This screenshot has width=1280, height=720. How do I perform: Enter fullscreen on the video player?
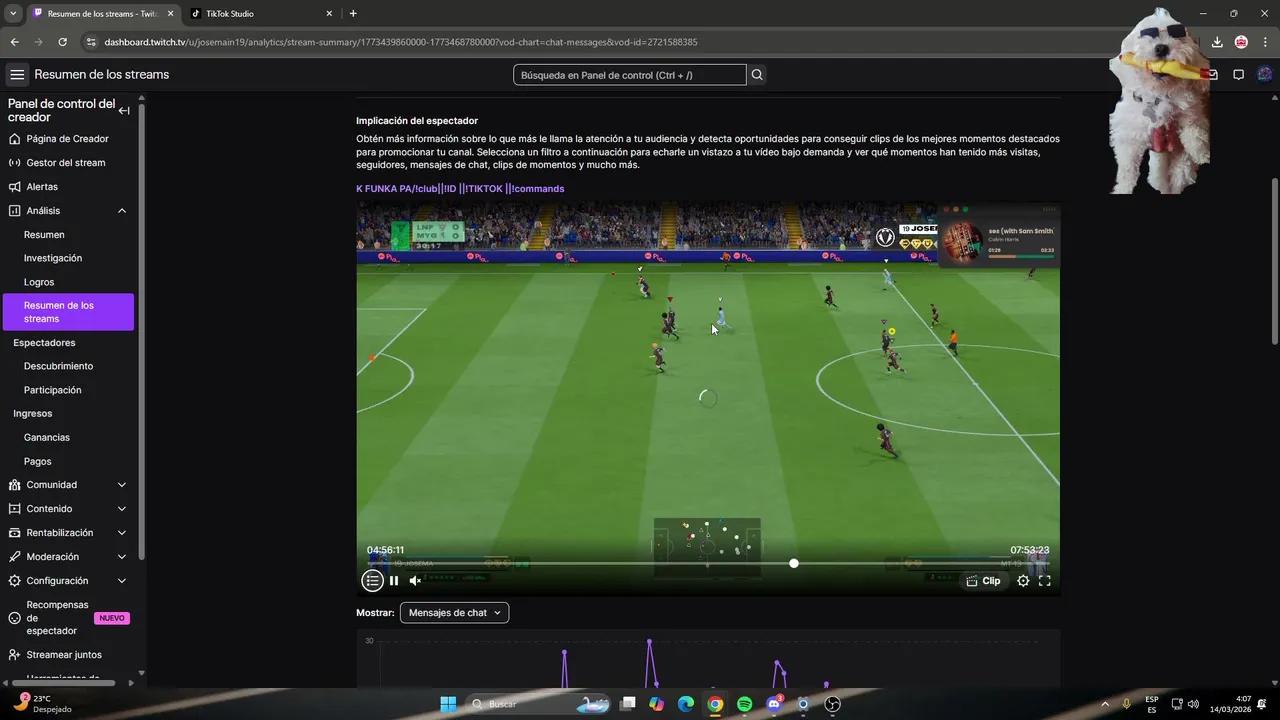tap(1044, 580)
